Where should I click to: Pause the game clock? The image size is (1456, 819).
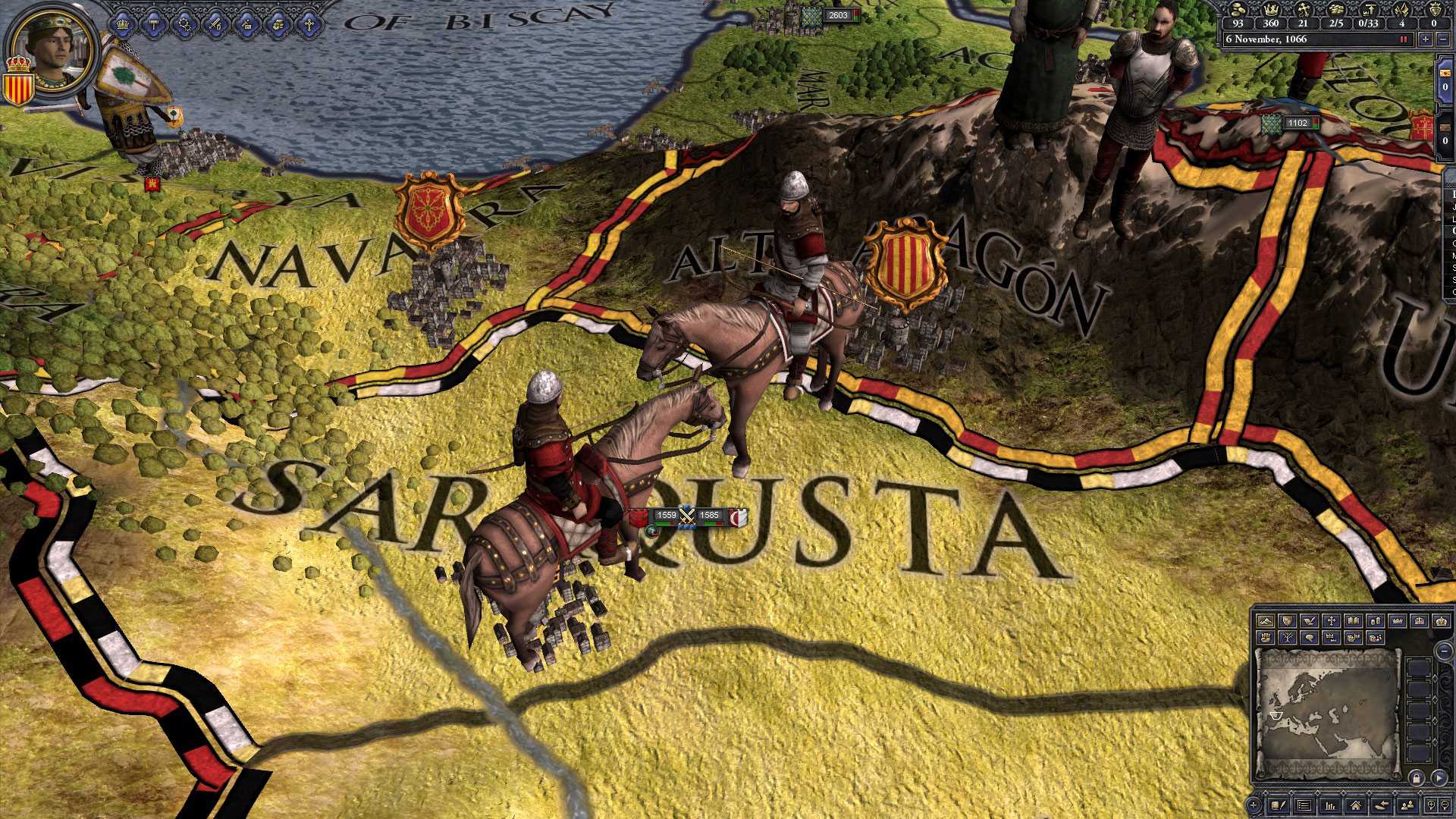[1403, 39]
